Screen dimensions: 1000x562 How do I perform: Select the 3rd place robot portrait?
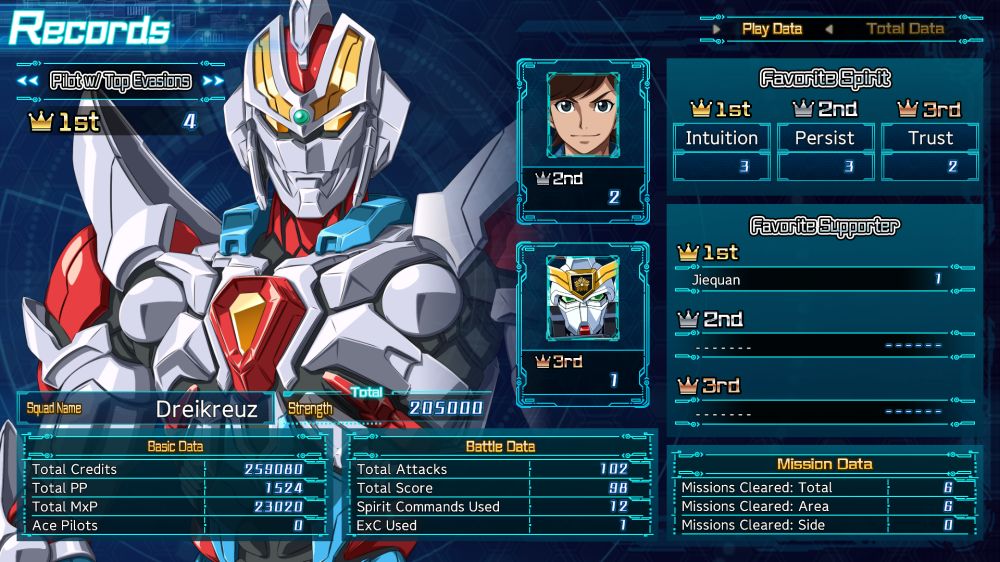[x=583, y=298]
